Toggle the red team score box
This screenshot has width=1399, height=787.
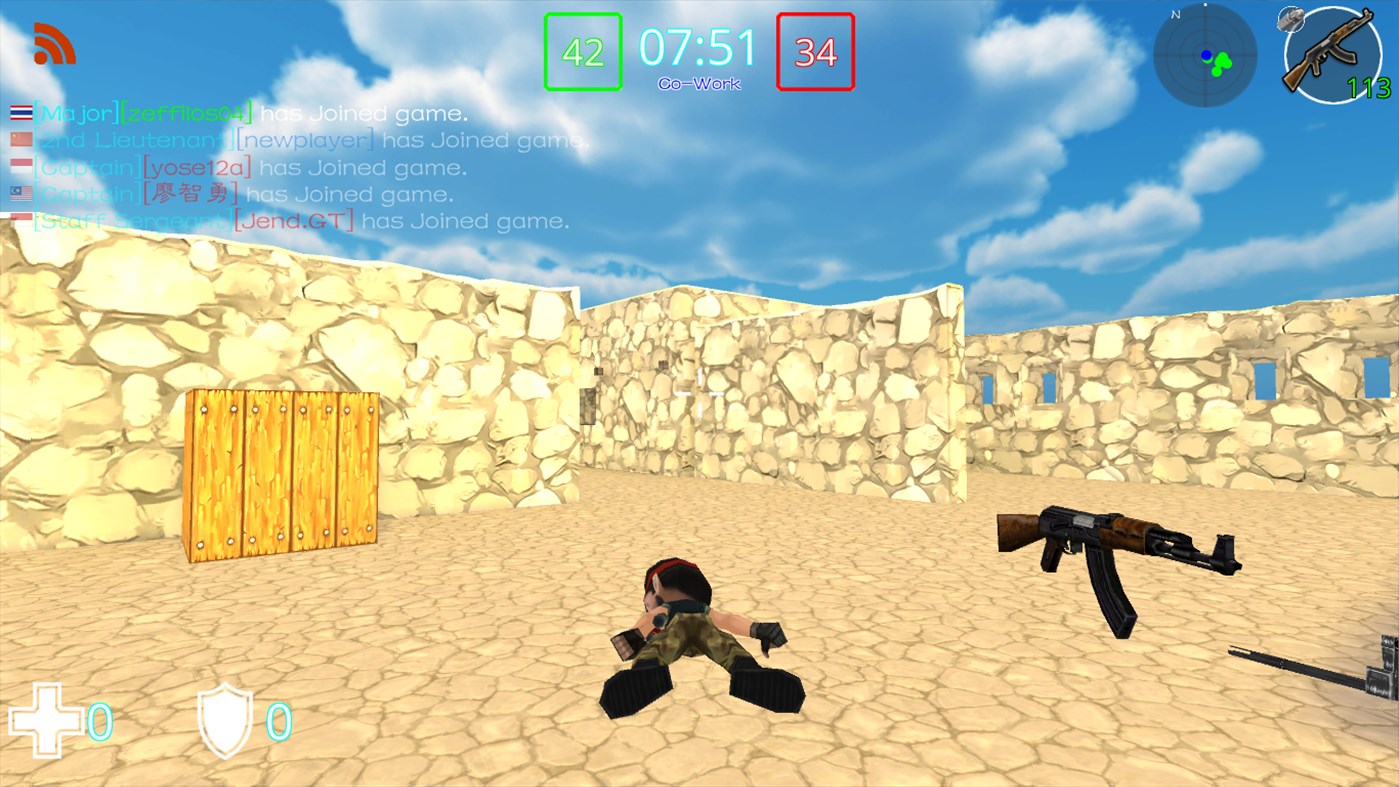tap(816, 51)
